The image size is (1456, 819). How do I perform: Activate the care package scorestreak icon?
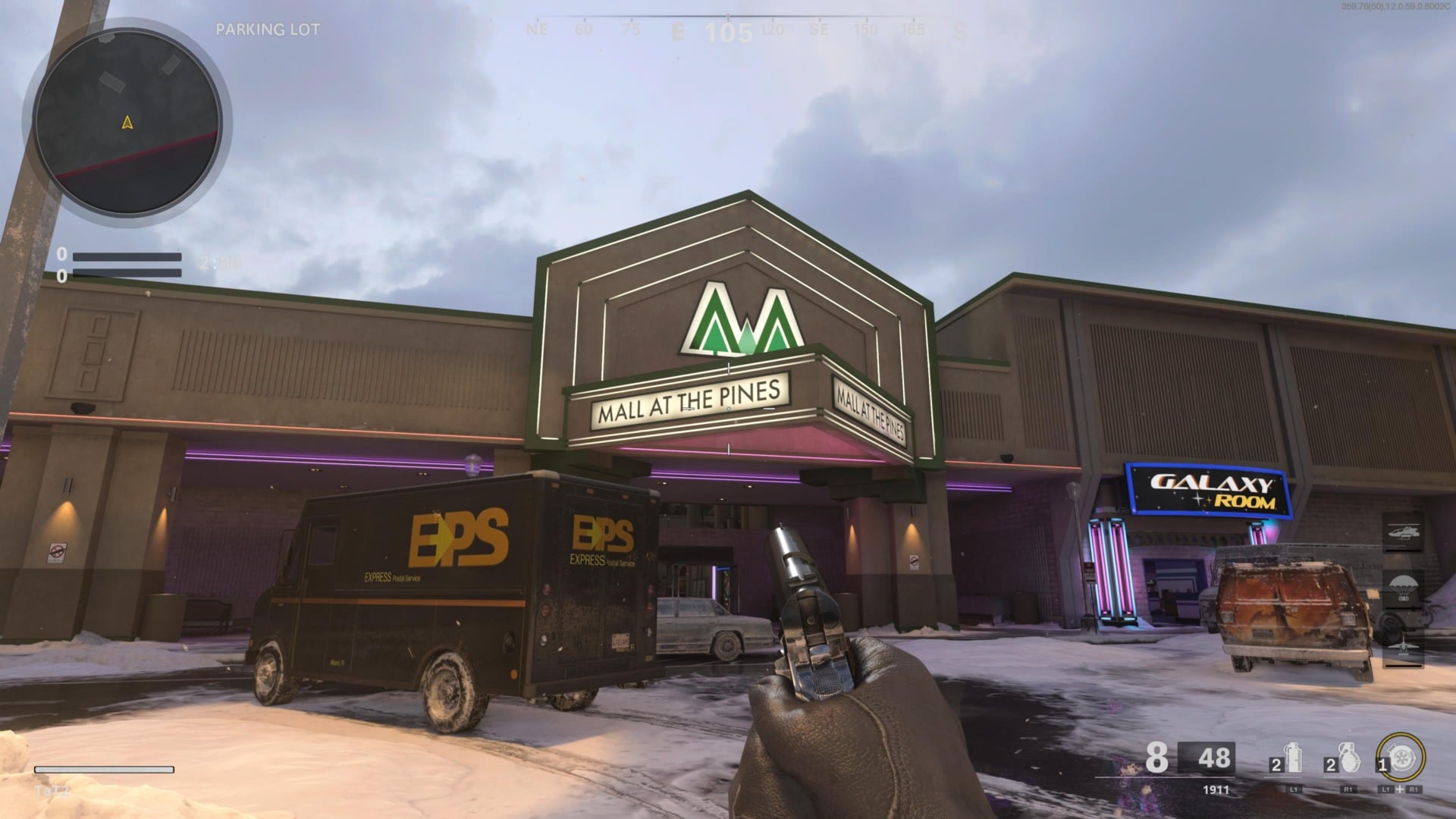(x=1403, y=589)
